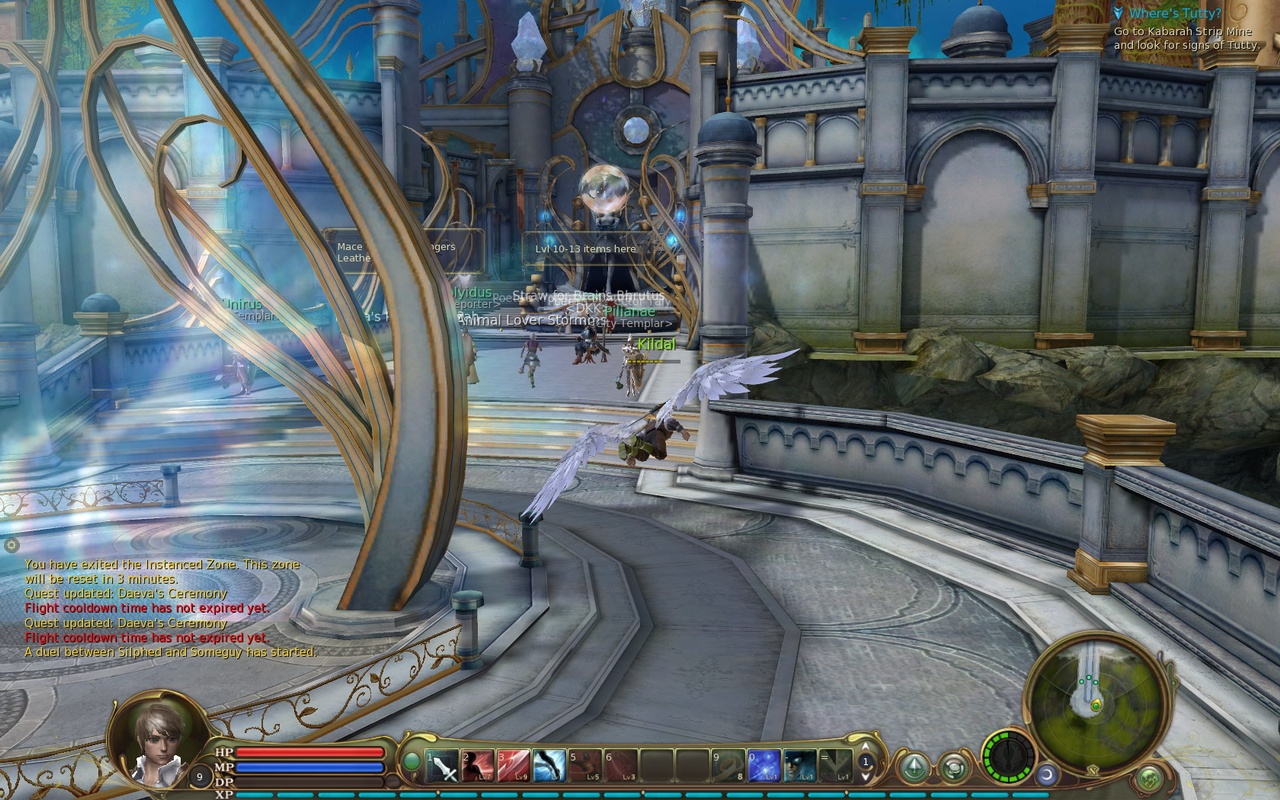
Task: Open the world map globe icon below minimap
Action: click(1149, 779)
